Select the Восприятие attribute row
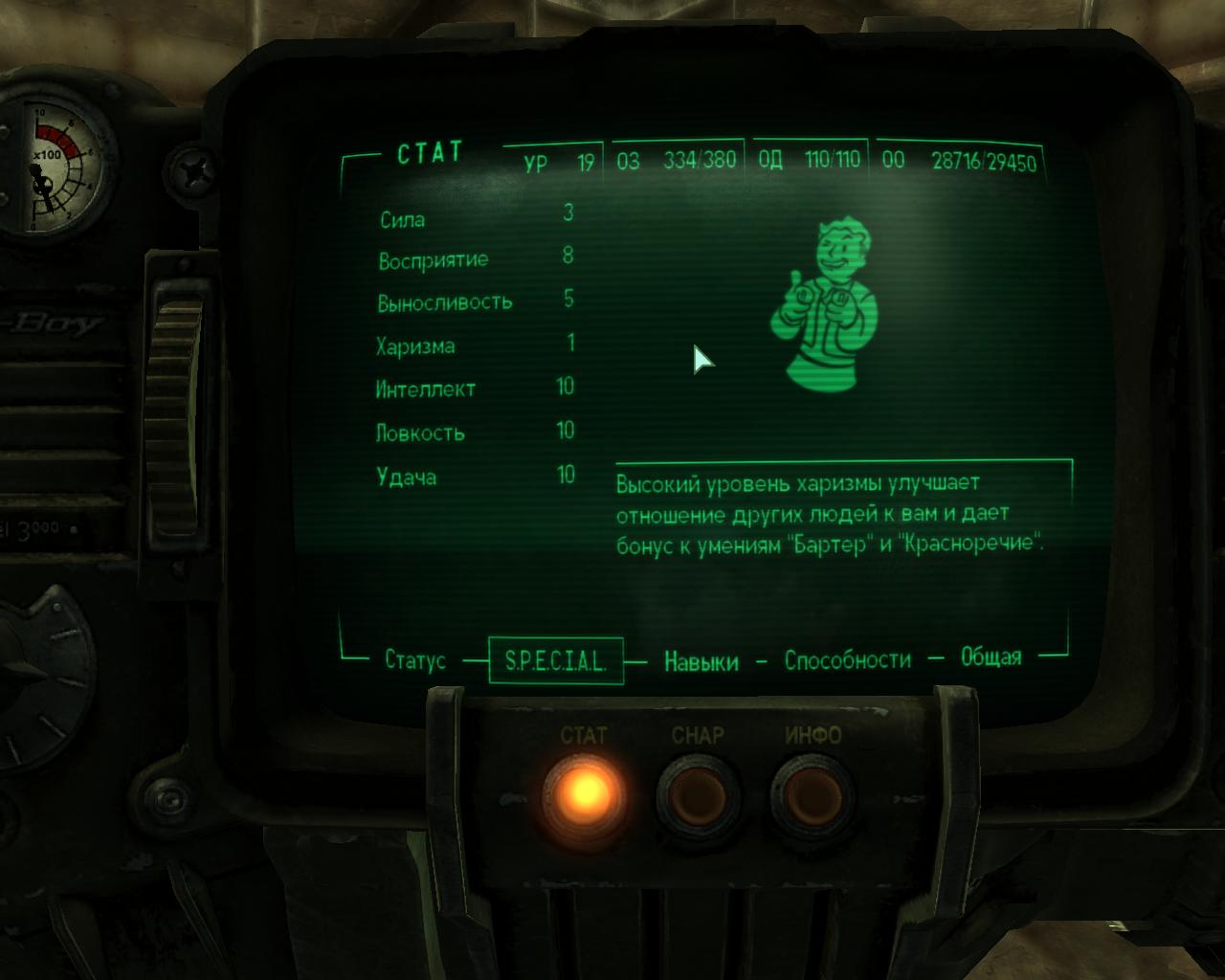Image resolution: width=1225 pixels, height=980 pixels. [x=433, y=260]
